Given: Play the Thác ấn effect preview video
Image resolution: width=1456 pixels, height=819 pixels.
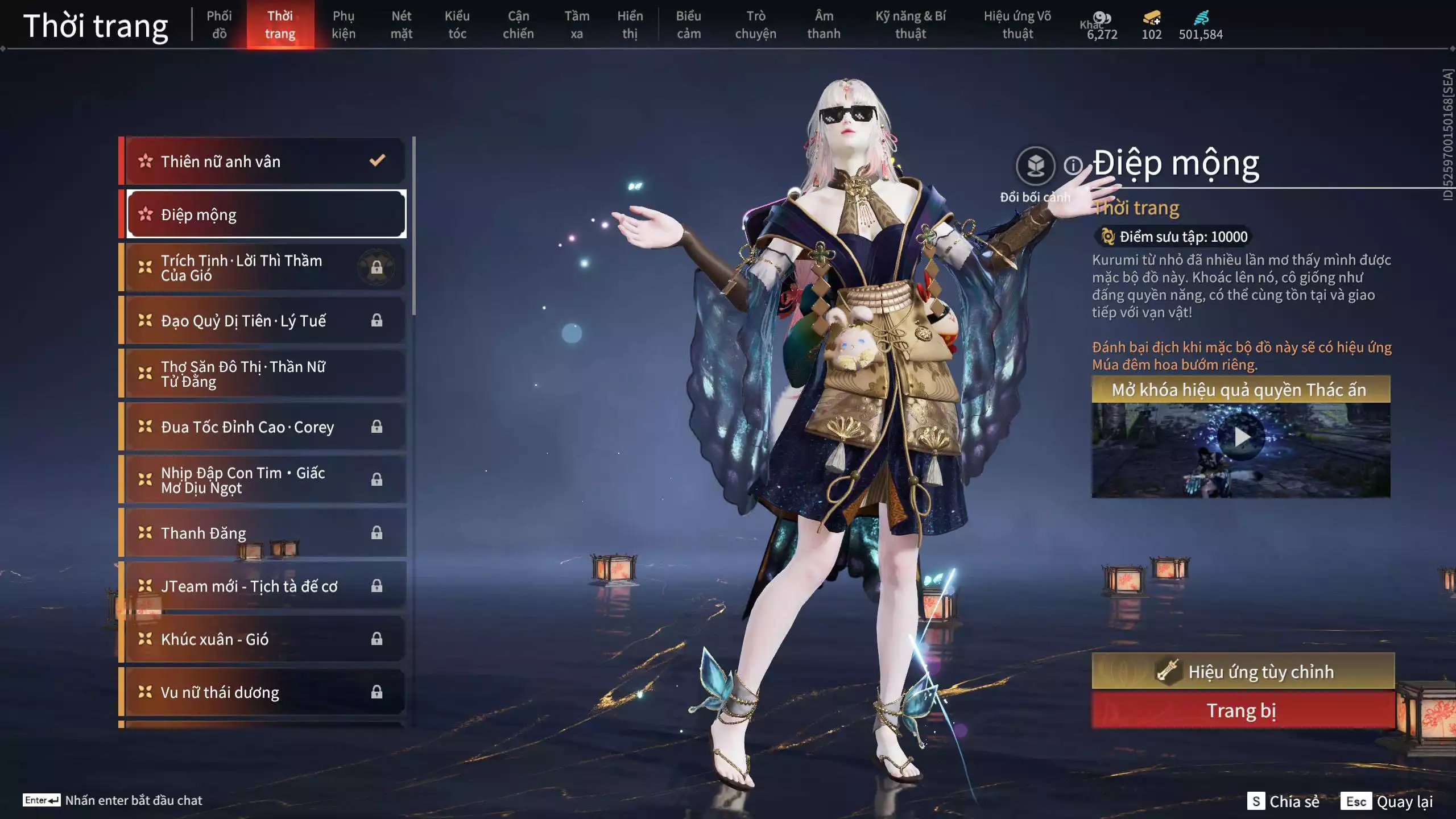Looking at the screenshot, I should tap(1241, 437).
